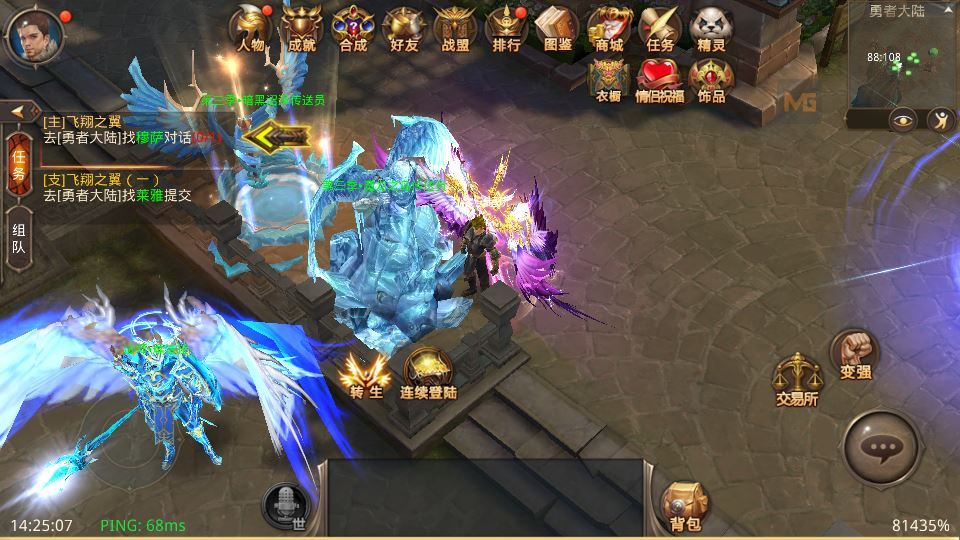960x540 pixels.
Task: Open the 图鉴 codex book
Action: 558,28
